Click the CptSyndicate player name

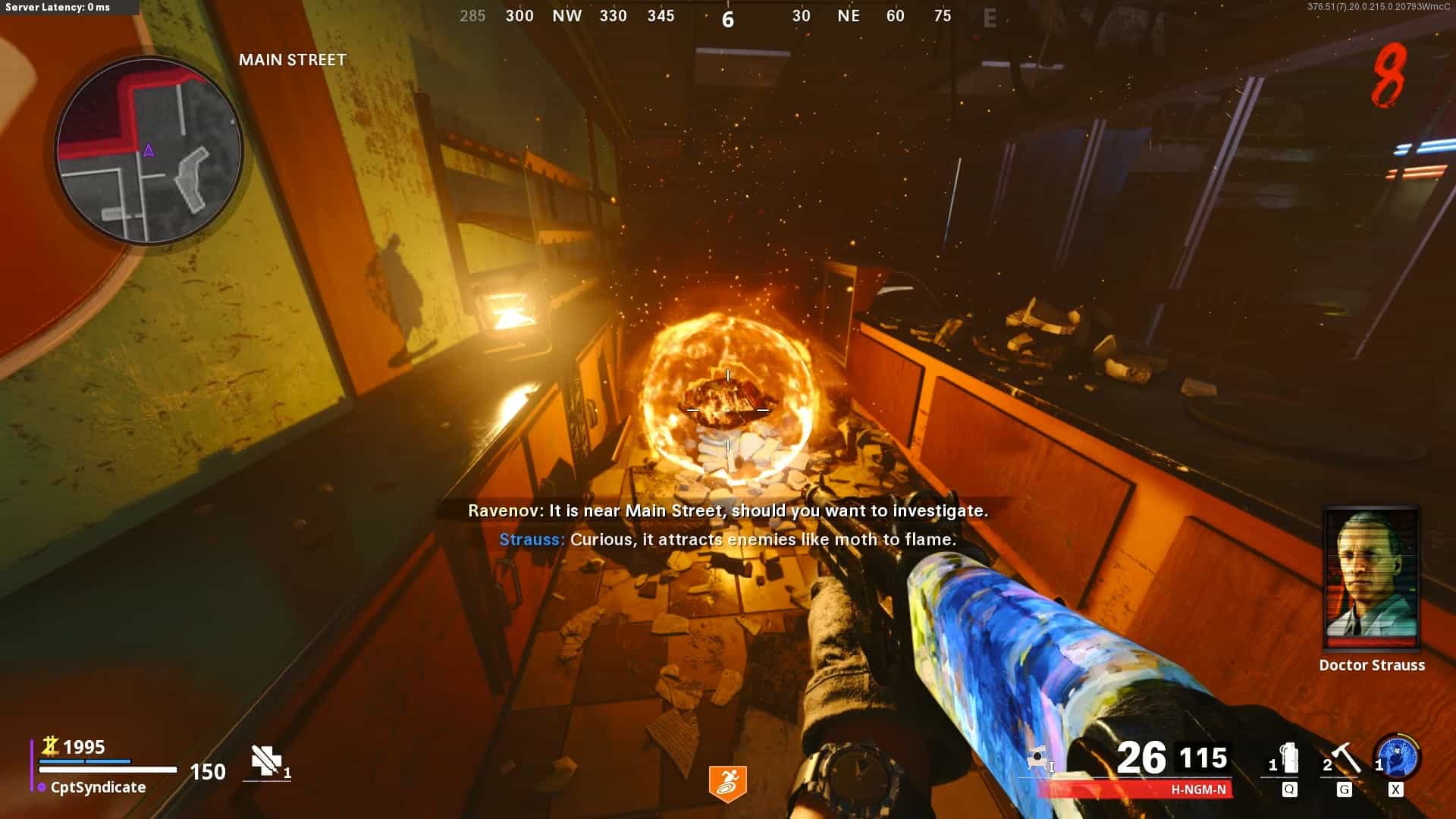98,787
